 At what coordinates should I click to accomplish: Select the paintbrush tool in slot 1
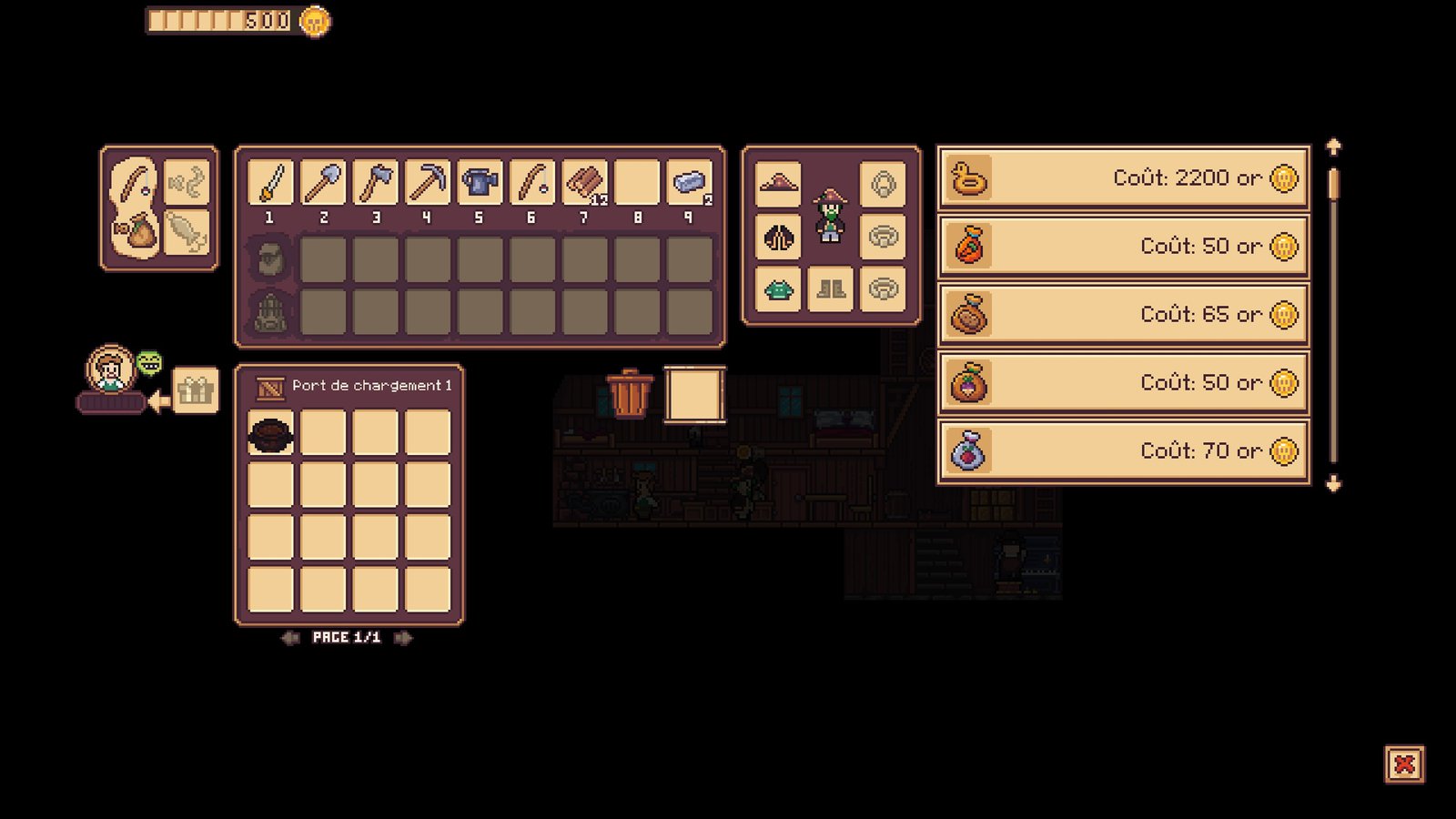coord(270,183)
